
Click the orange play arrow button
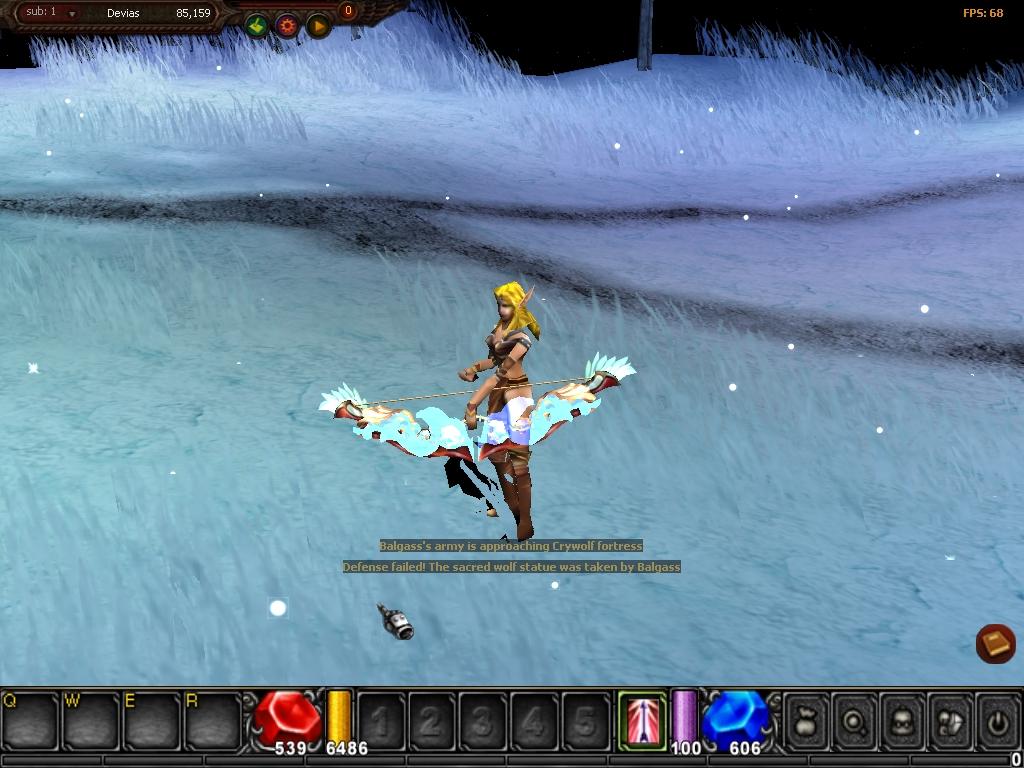point(318,26)
